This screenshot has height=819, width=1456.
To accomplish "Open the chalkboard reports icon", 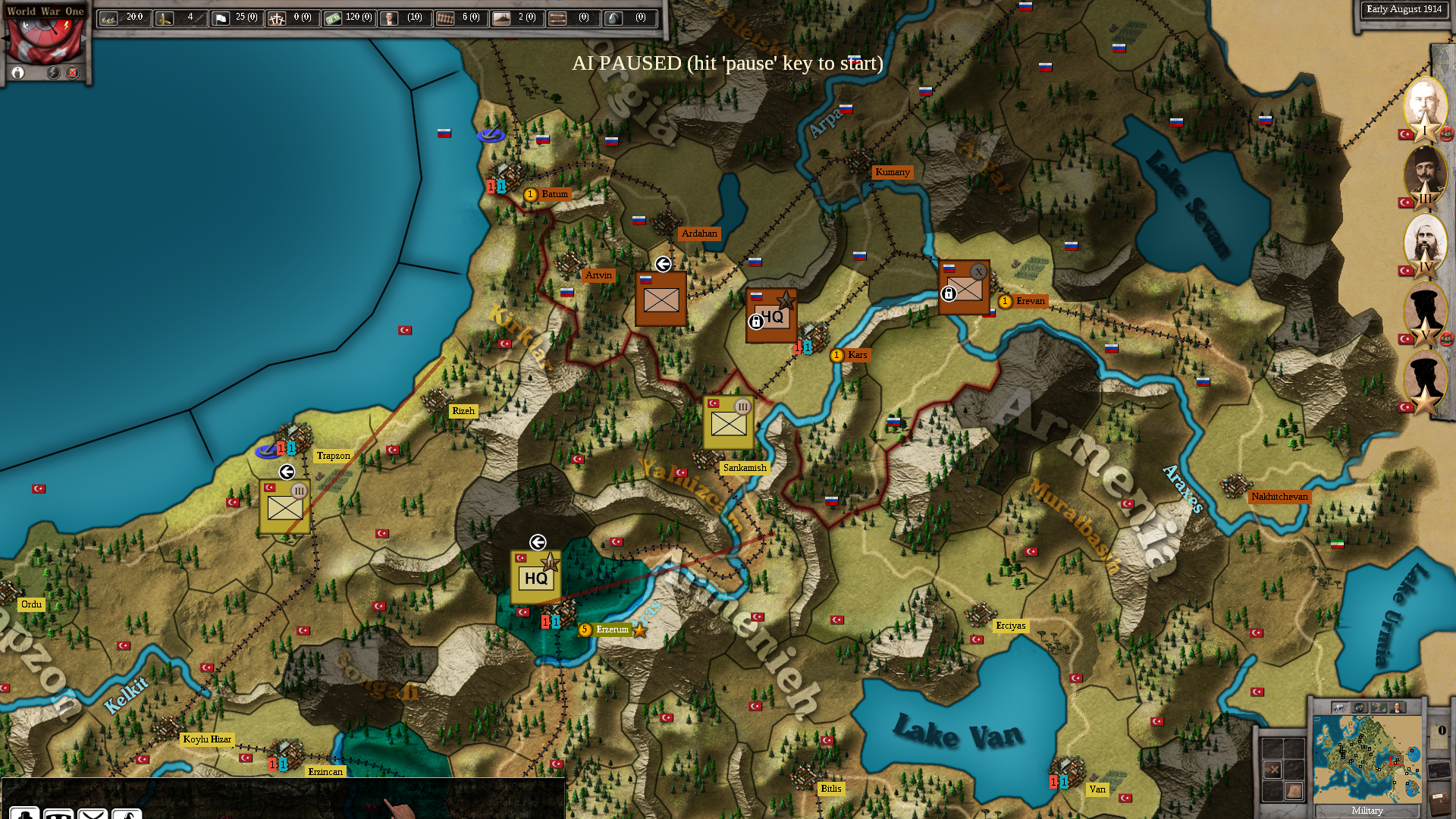I will coord(1439,771).
